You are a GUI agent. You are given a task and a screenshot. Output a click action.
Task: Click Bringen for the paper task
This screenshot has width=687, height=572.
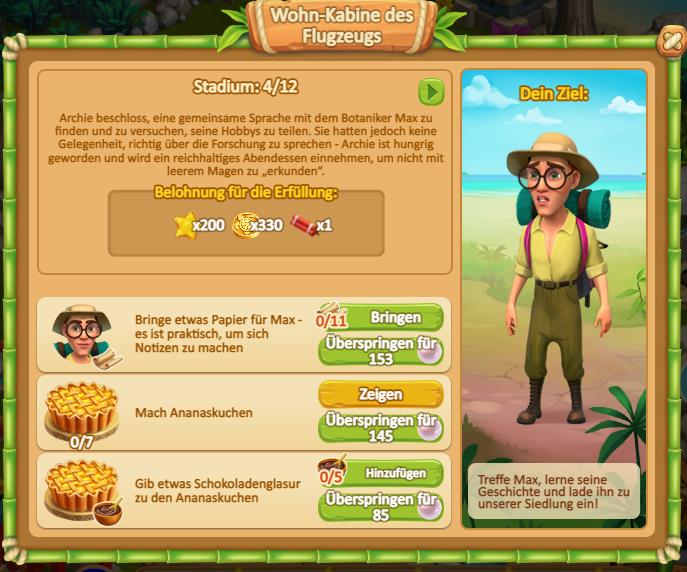click(393, 317)
